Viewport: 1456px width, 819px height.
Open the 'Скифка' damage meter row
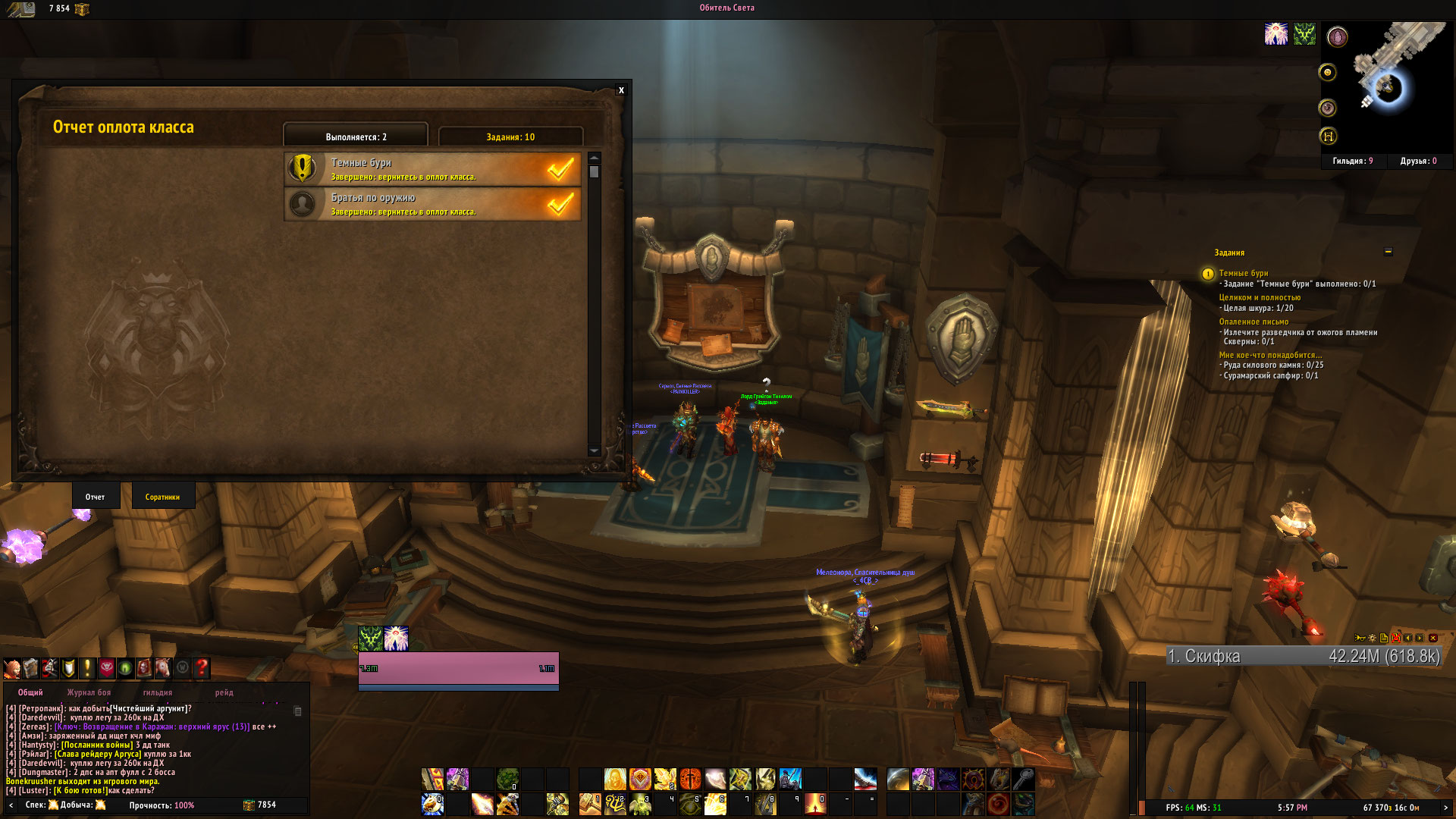(x=1303, y=657)
